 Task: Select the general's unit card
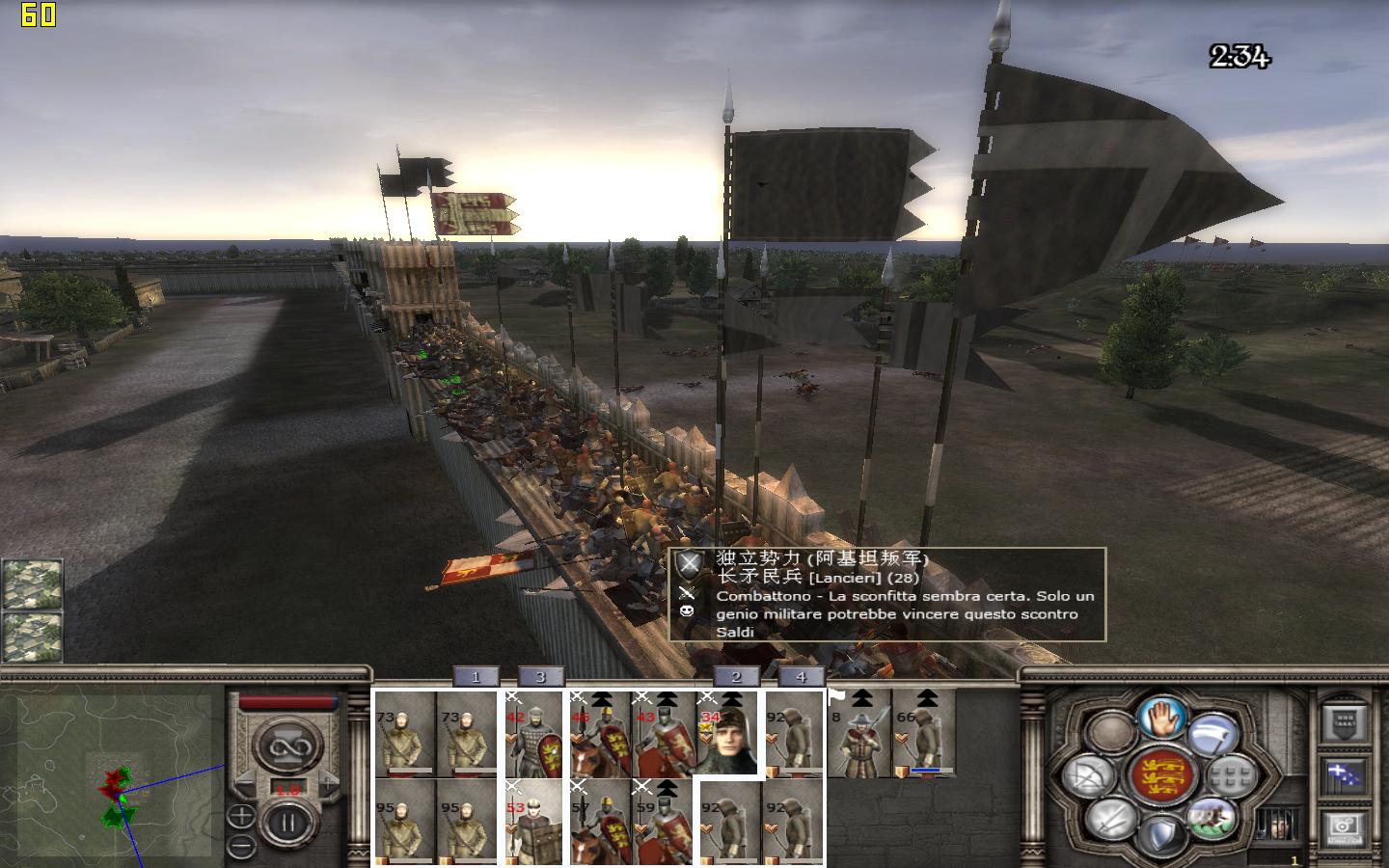click(x=728, y=733)
